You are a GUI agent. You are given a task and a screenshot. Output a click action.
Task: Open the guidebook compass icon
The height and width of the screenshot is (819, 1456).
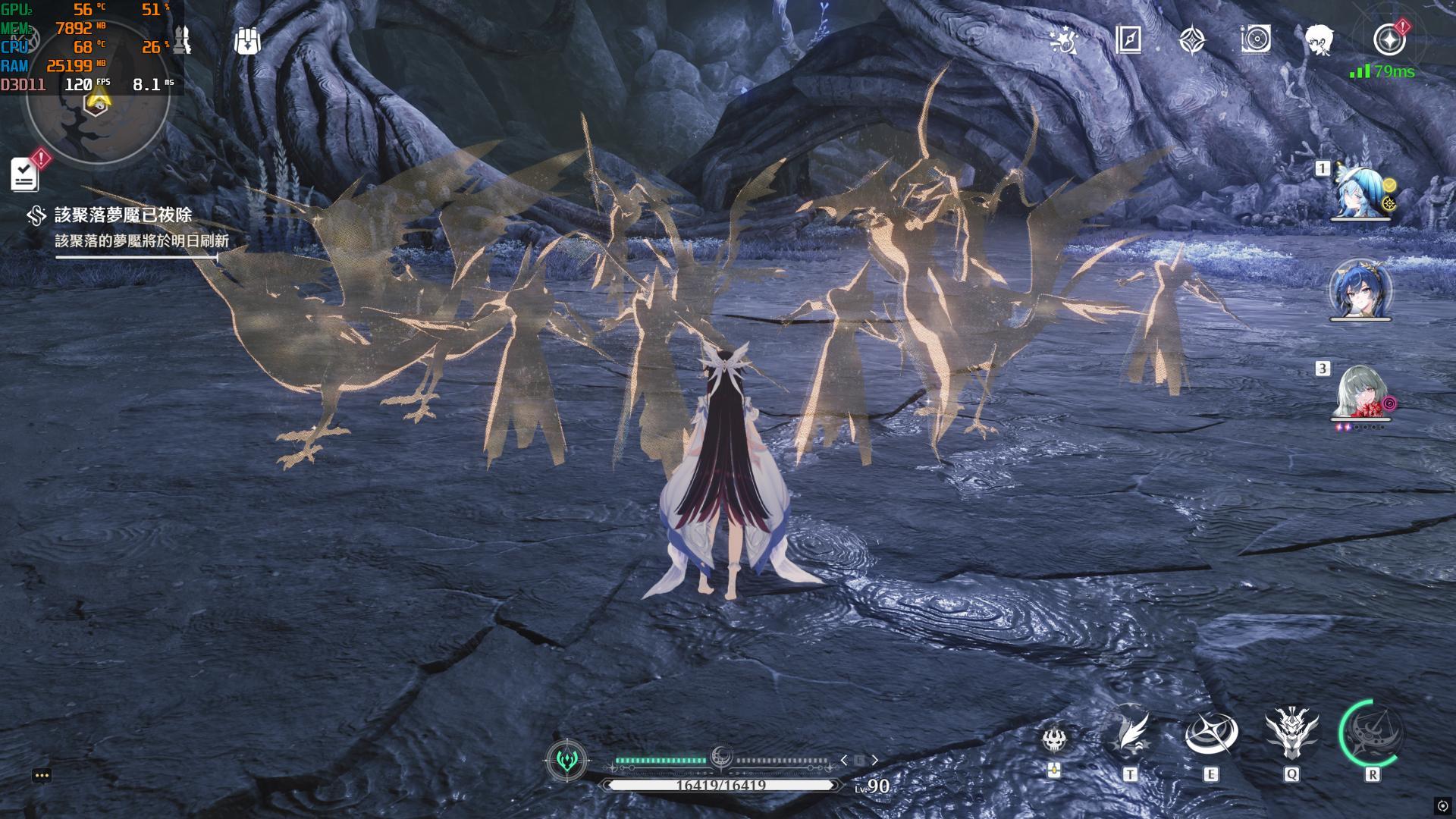tap(1128, 40)
